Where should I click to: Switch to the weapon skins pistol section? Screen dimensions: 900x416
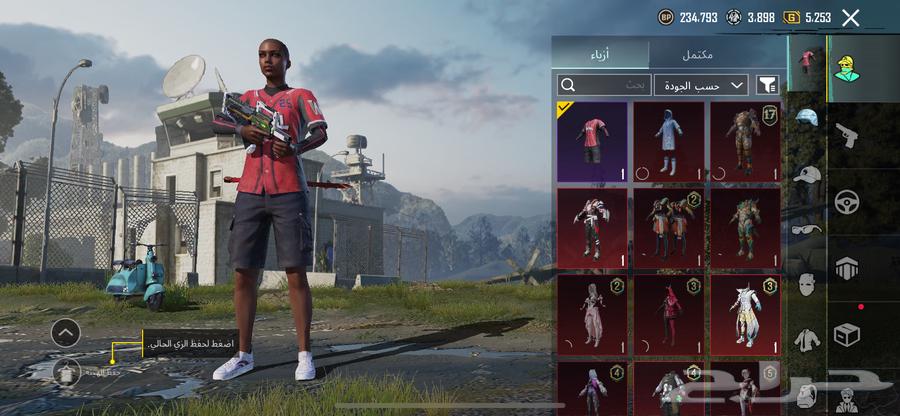(847, 134)
